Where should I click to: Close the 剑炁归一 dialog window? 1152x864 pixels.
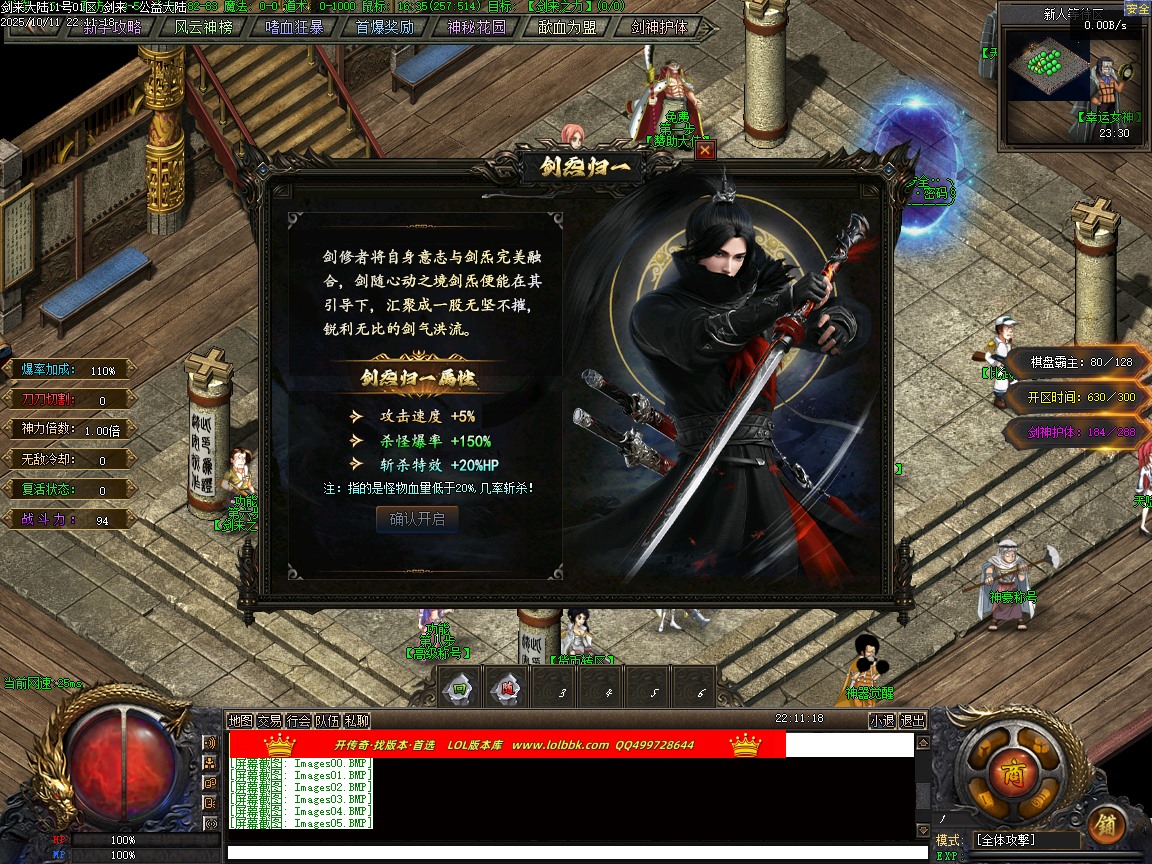coord(705,150)
